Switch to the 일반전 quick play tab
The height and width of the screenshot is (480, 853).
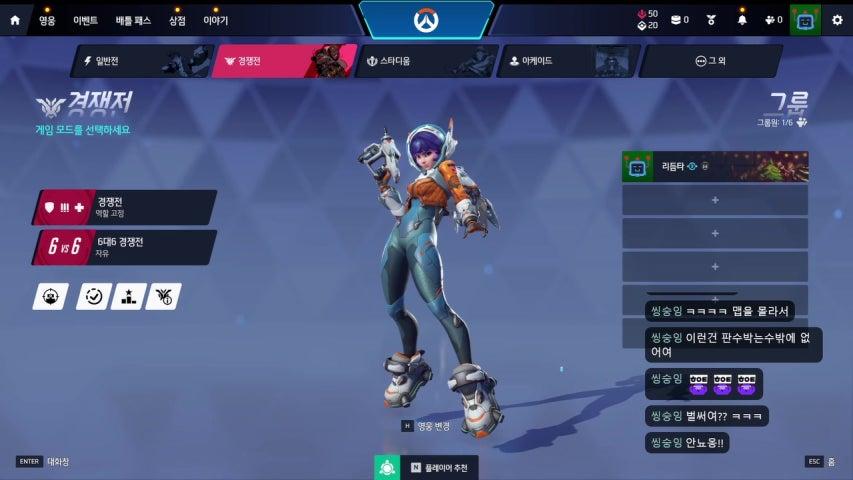tap(139, 61)
